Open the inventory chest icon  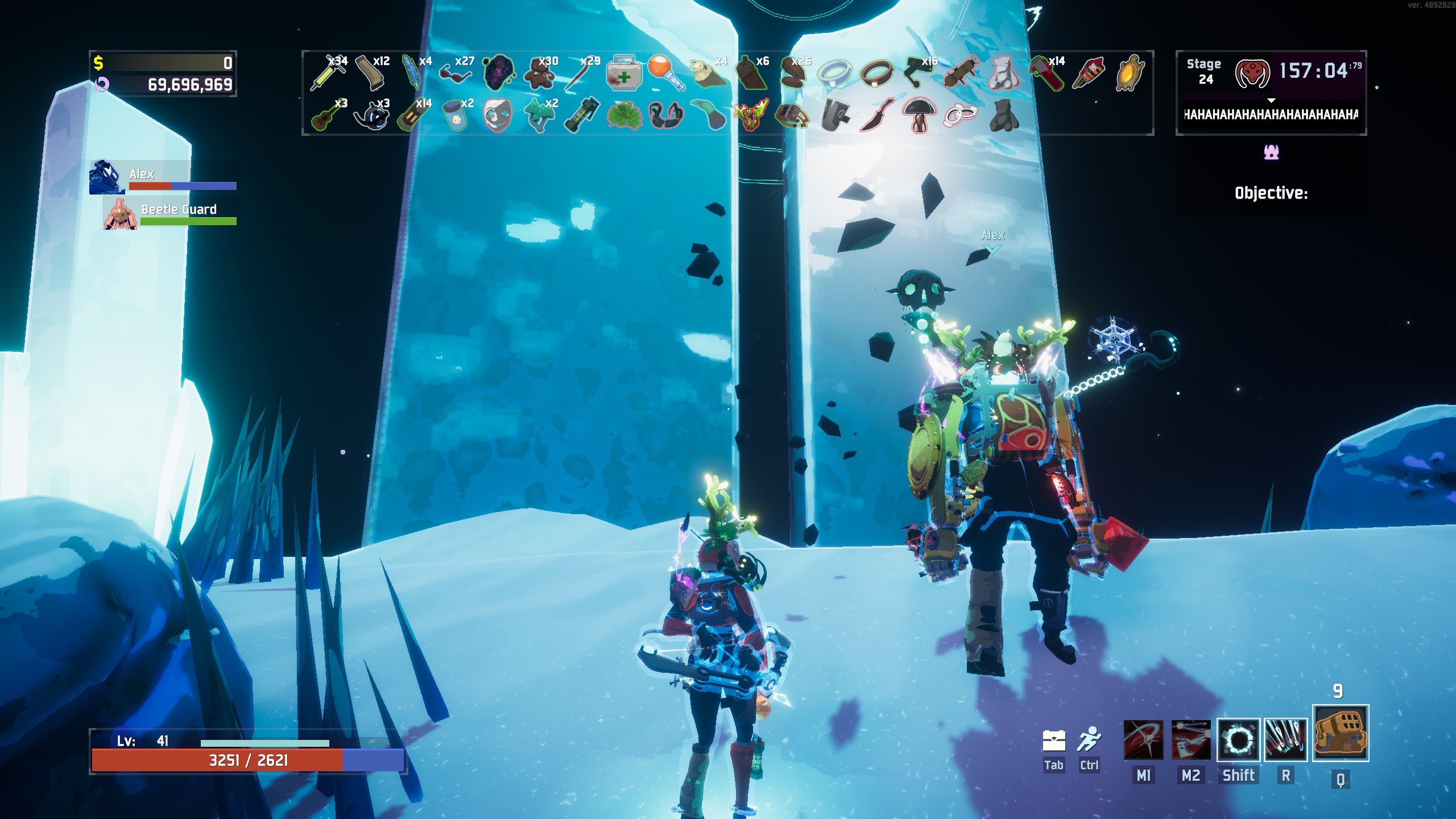pyautogui.click(x=1053, y=741)
